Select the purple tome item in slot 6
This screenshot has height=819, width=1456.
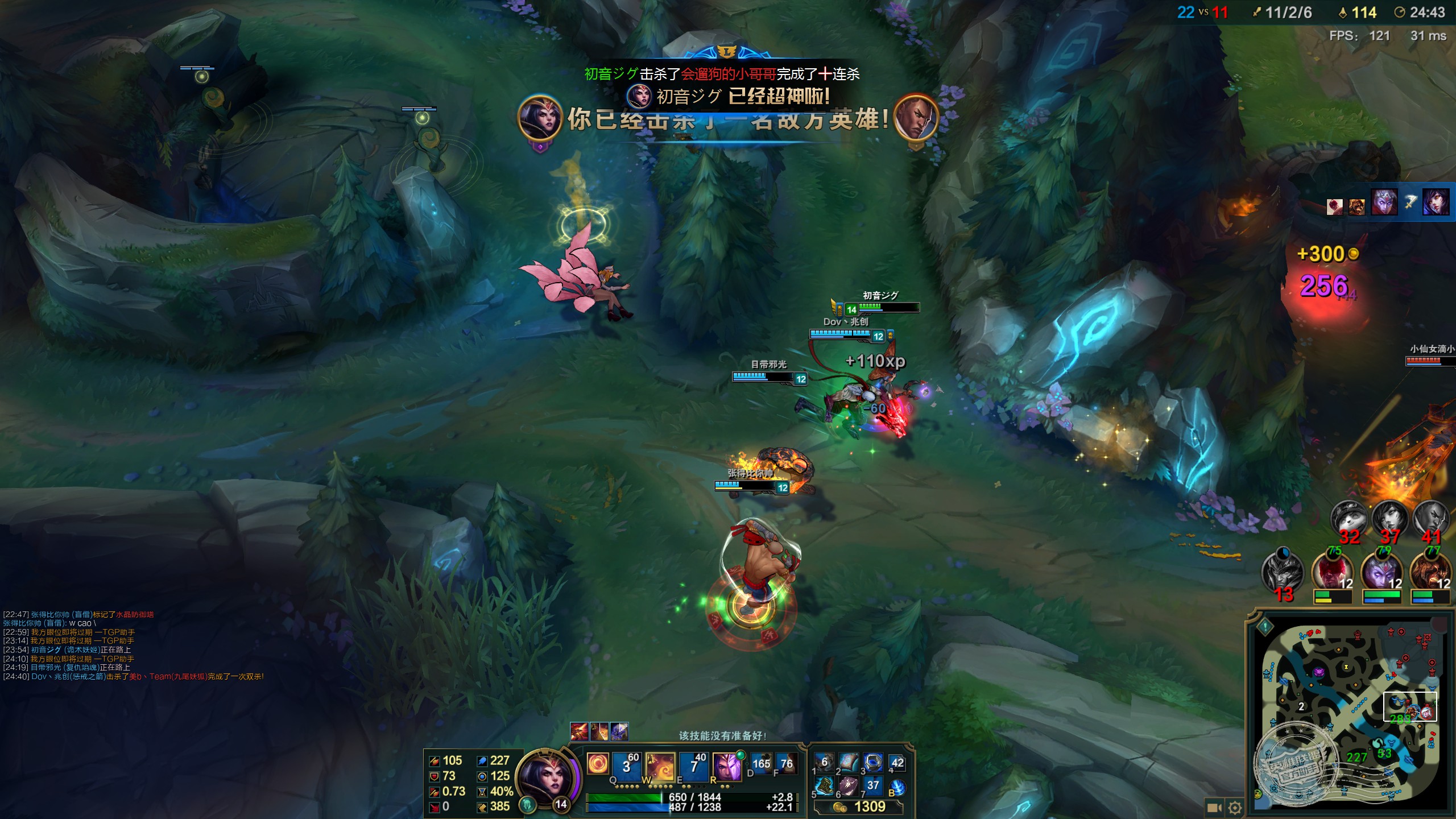(x=848, y=786)
